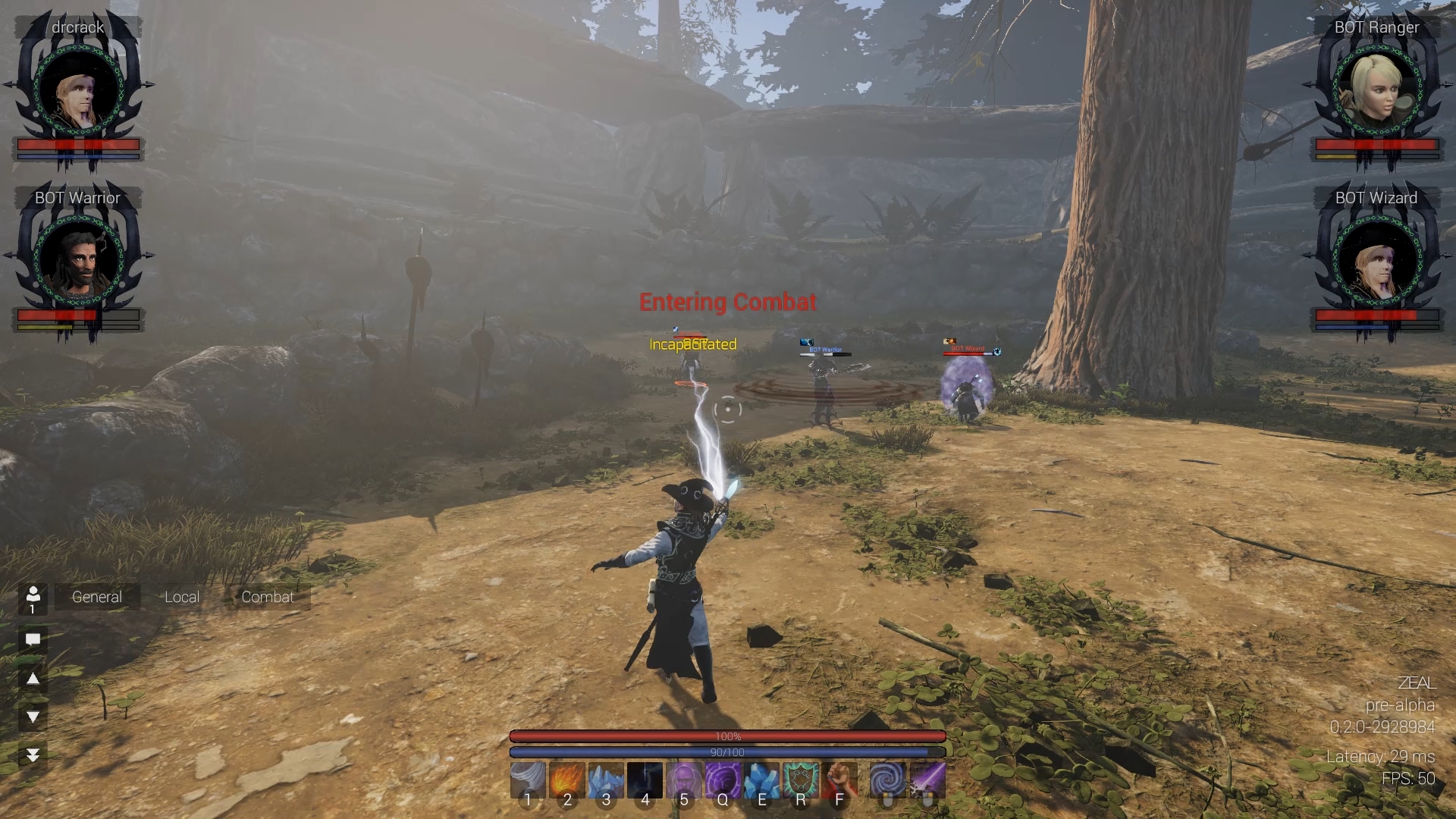Trigger the green shield ability bound to R
1456x819 pixels.
click(801, 780)
